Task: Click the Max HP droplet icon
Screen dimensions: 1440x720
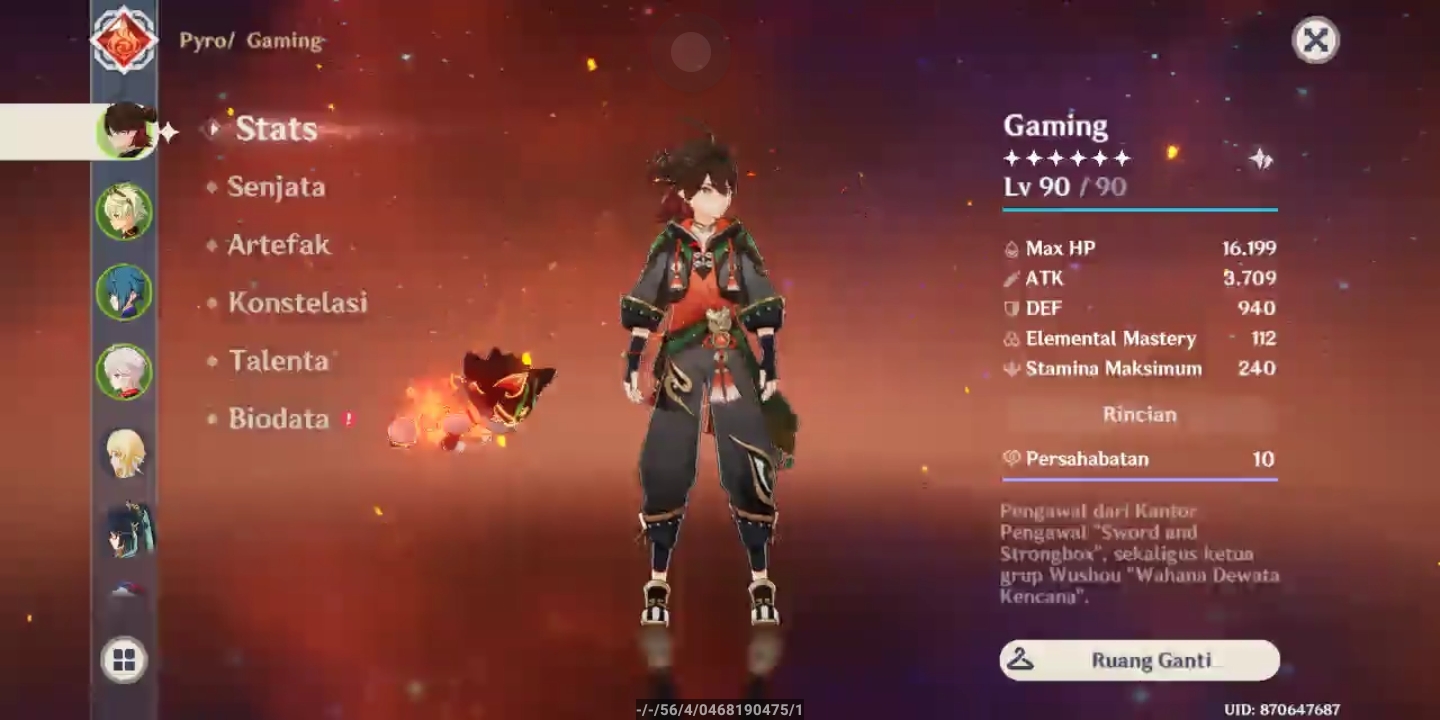Action: pos(1011,248)
